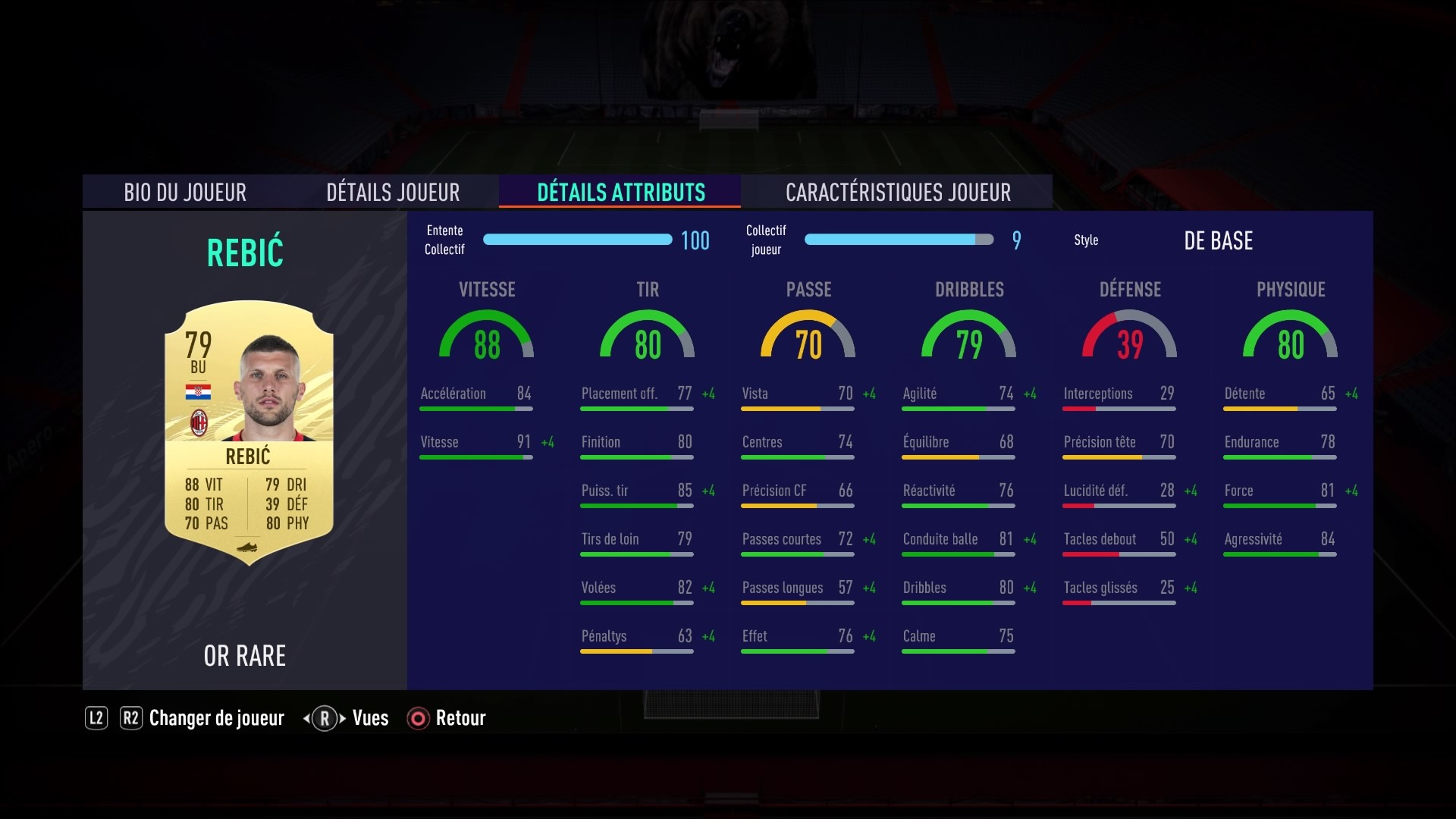This screenshot has height=819, width=1456.
Task: Click the Entente Collectif progress bar
Action: (x=579, y=240)
